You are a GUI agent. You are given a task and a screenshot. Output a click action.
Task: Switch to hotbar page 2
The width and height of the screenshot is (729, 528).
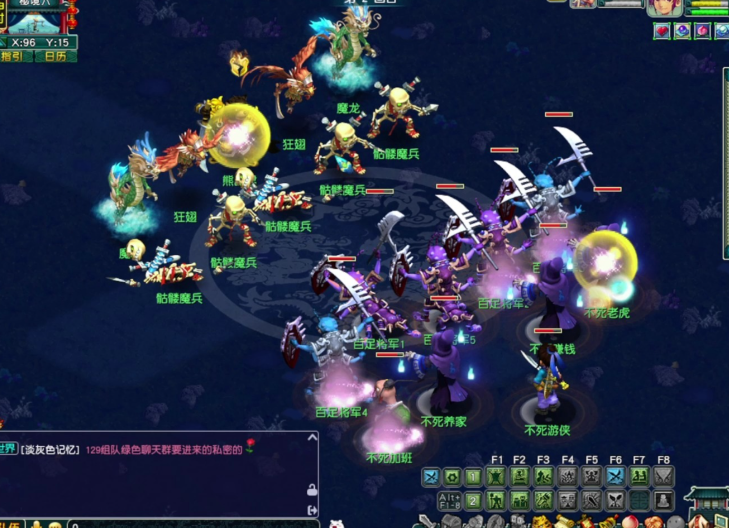point(474,500)
